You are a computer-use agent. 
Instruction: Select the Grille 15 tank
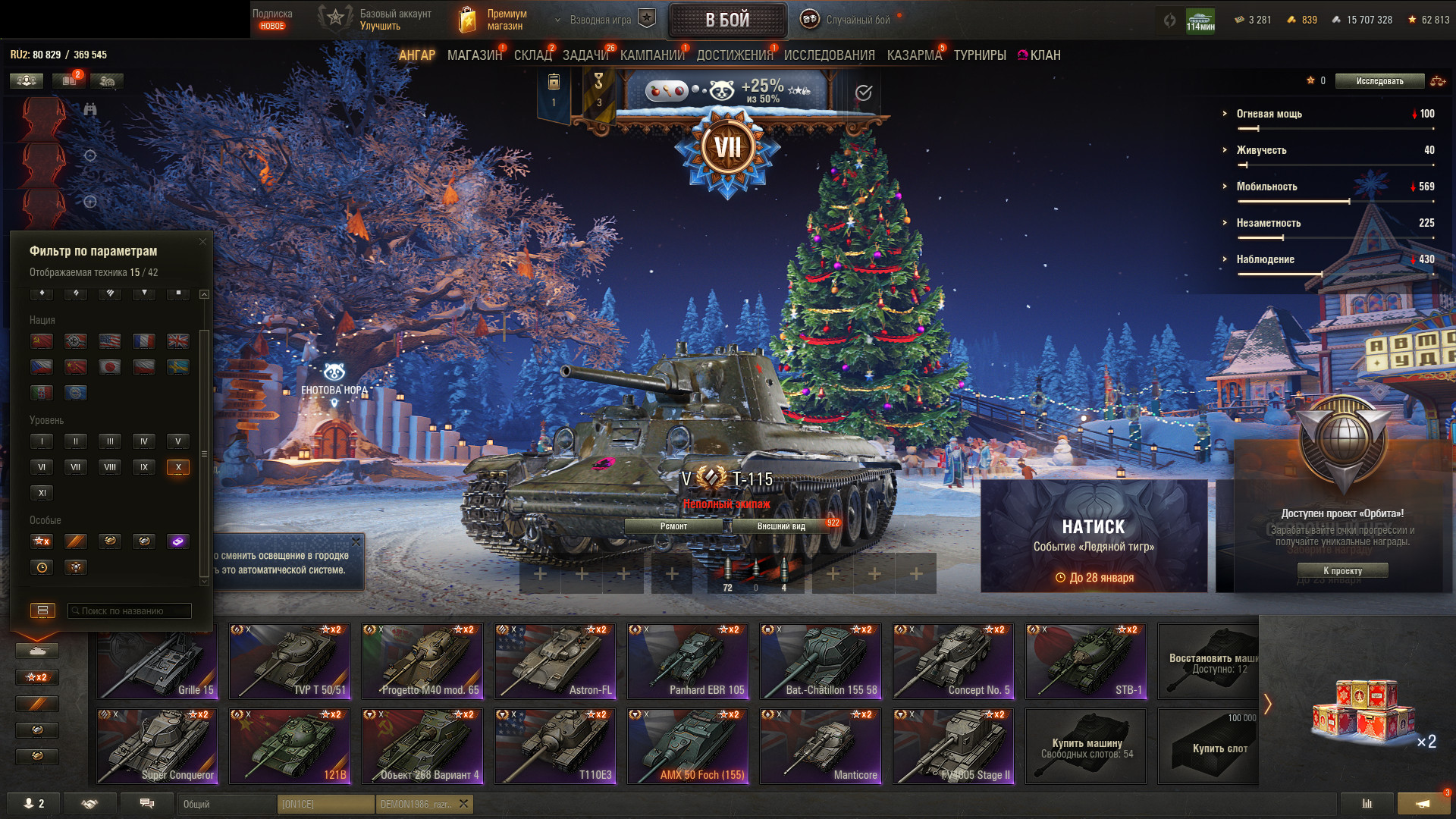click(x=157, y=661)
